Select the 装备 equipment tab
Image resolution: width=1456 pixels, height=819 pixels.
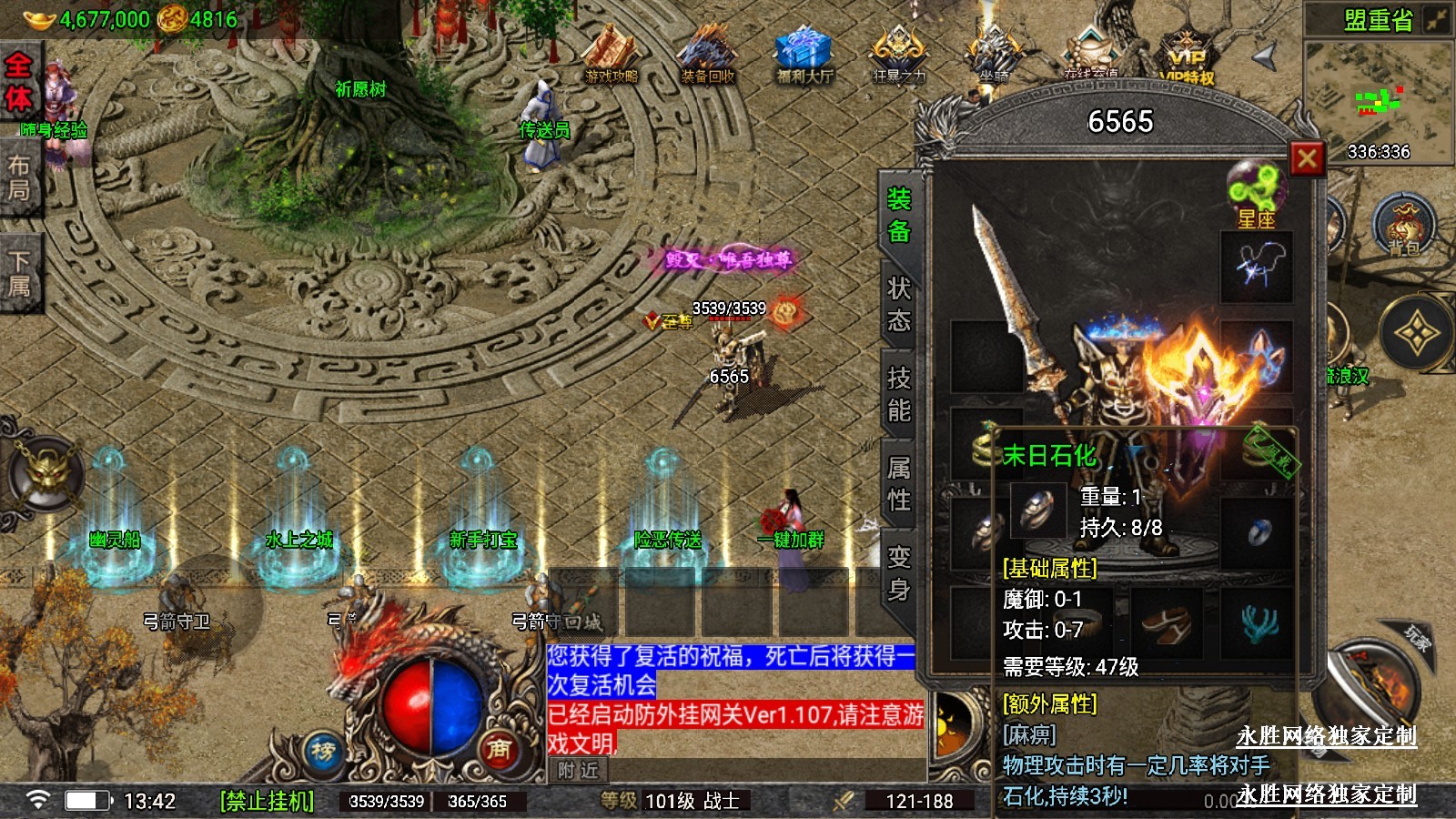click(898, 216)
